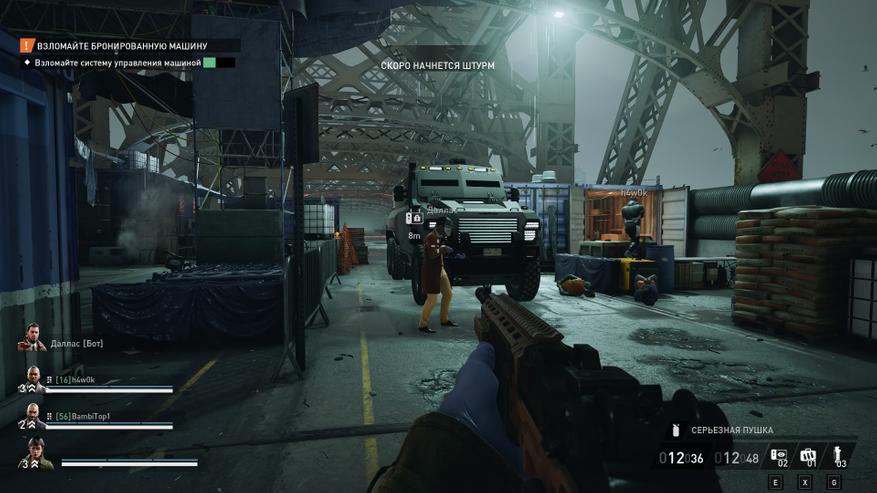The height and width of the screenshot is (493, 877).
Task: Click Dallas [Бот] teammate portrait
Action: click(33, 338)
